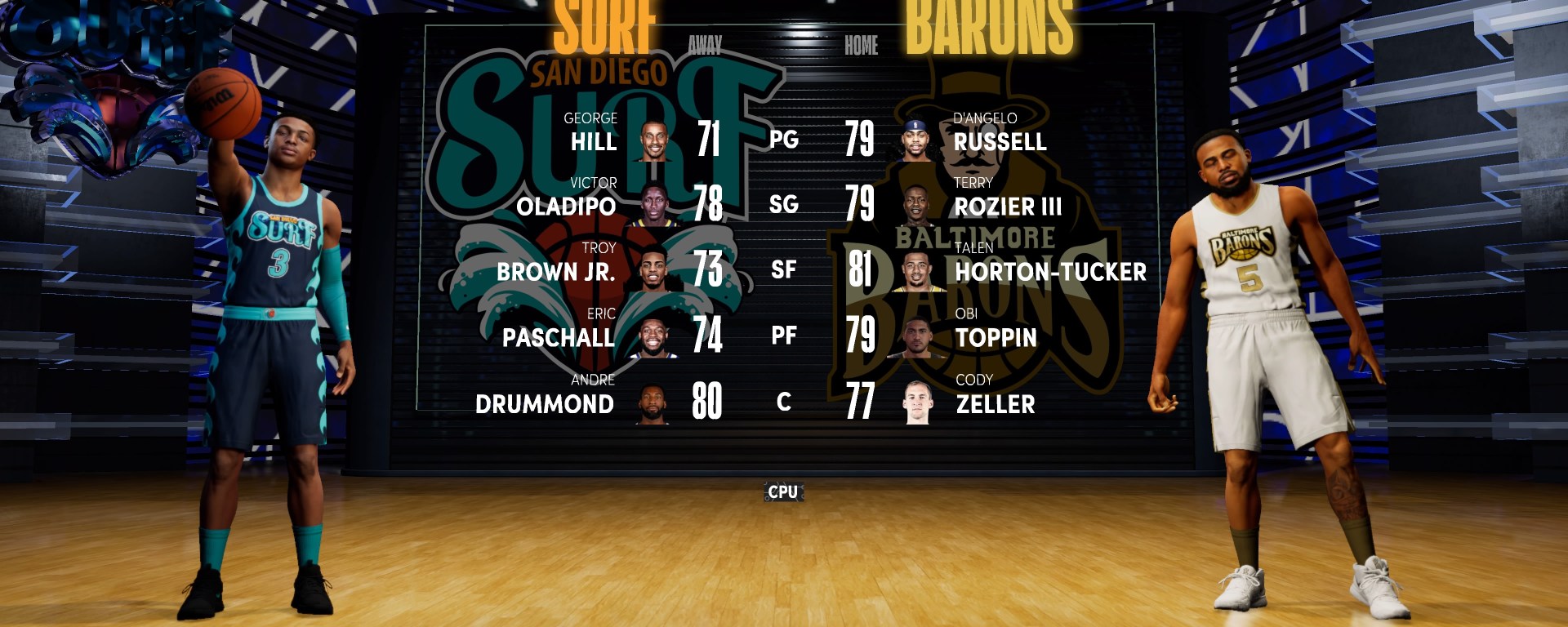Select D'Angelo Russell in the Barons lineup
This screenshot has height=627, width=1568.
coord(1000,141)
